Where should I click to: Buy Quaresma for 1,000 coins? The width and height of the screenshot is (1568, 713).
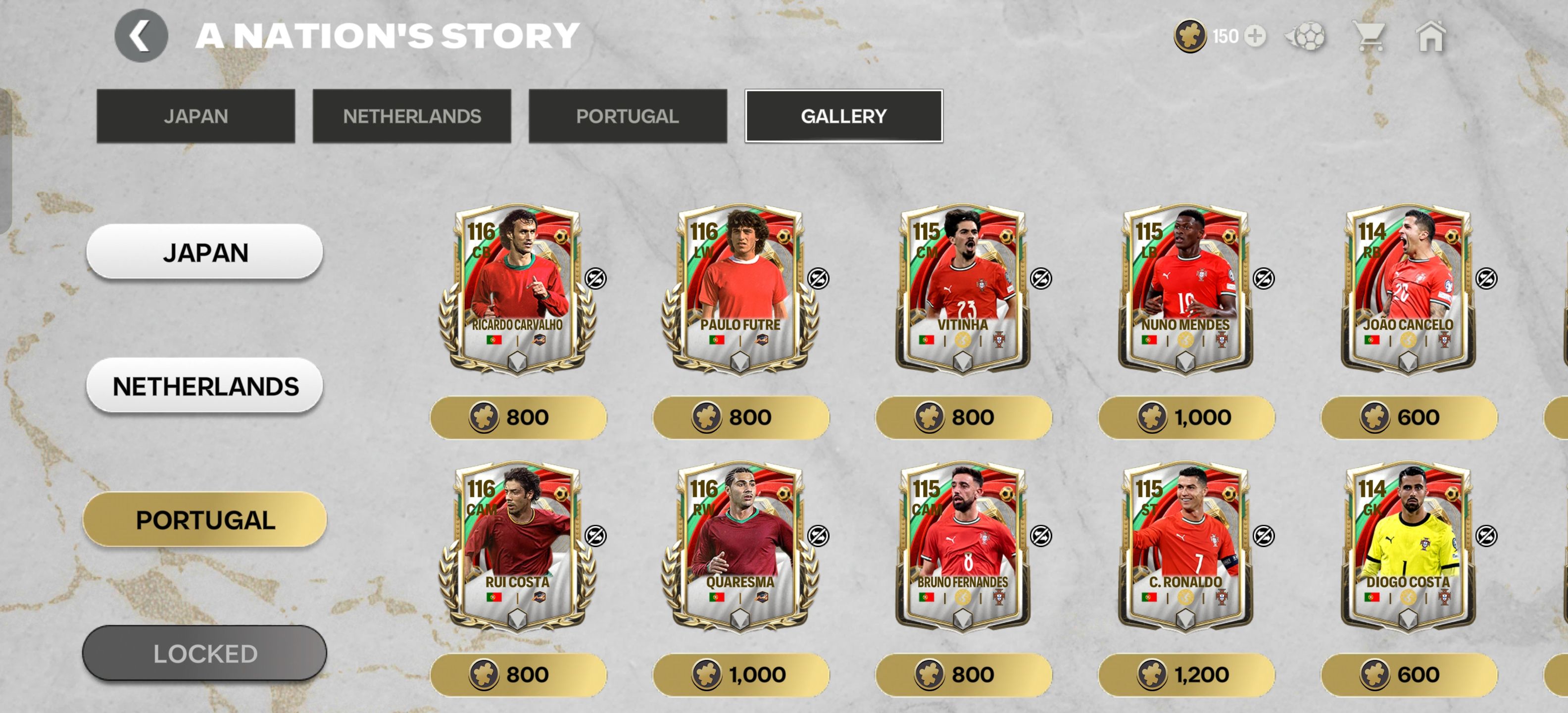tap(740, 675)
